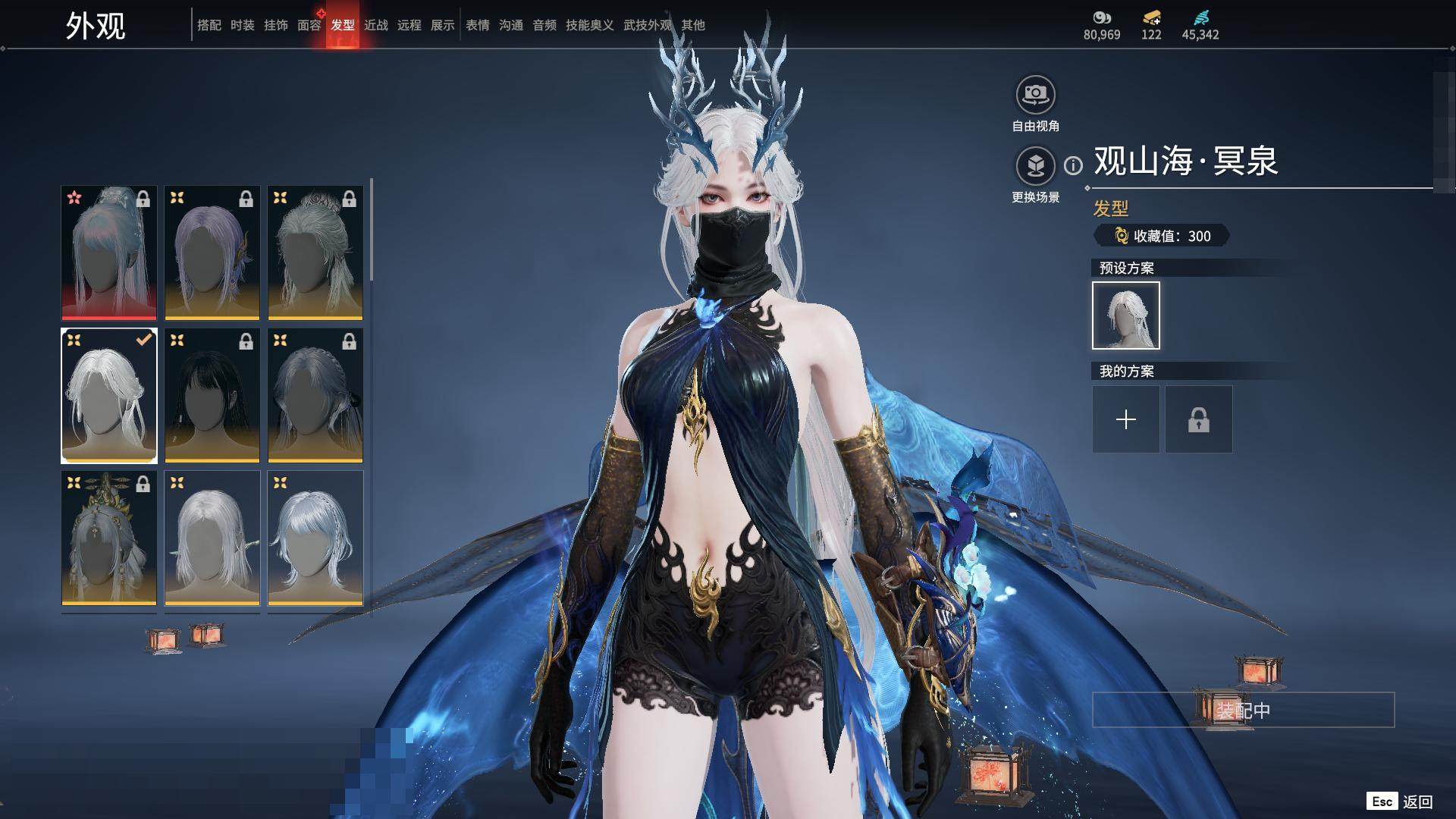Image resolution: width=1456 pixels, height=819 pixels.
Task: Go to the 面容 face tab
Action: tap(309, 25)
